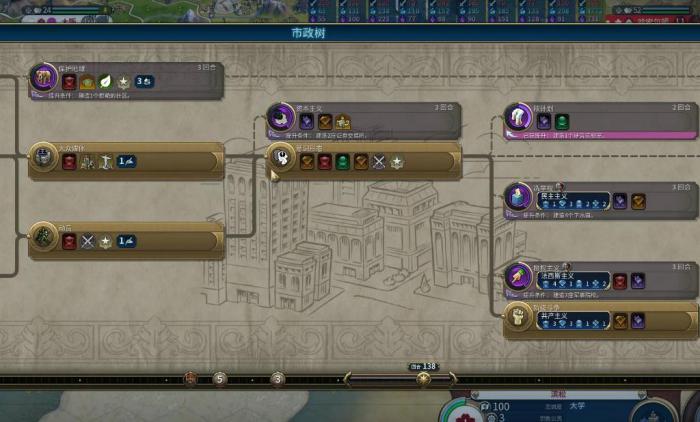Click the 共产主义 government unlock badge
Screen dimensions: 700x422
pos(573,321)
